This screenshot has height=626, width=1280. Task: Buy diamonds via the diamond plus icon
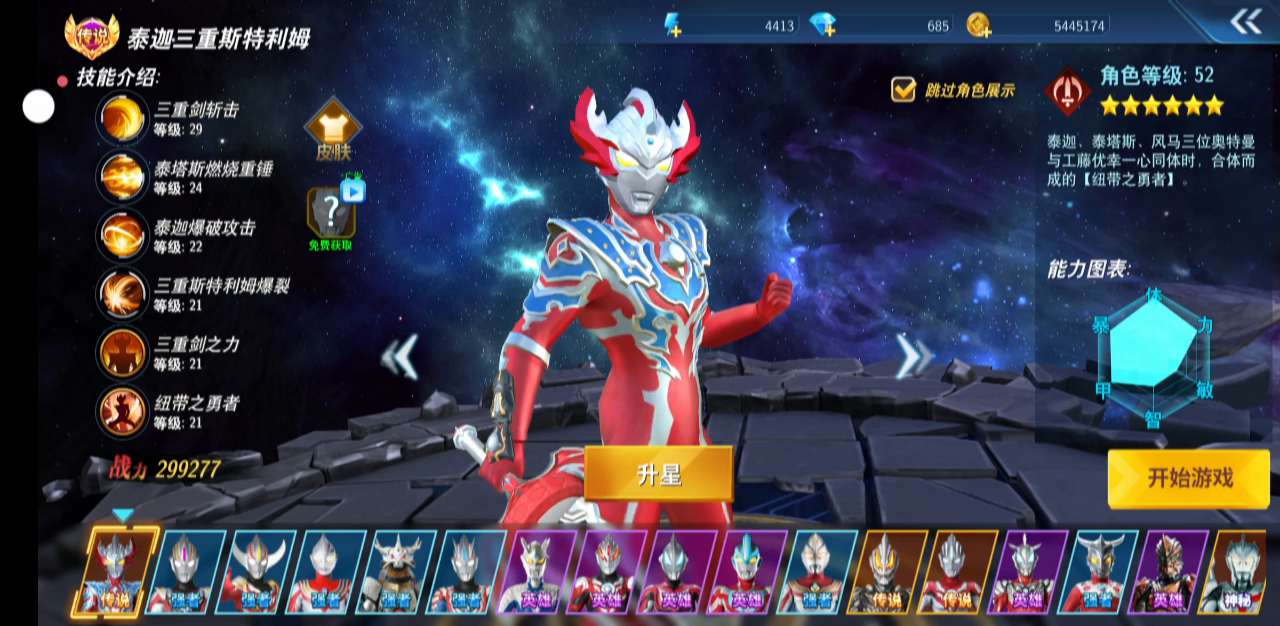pos(824,26)
